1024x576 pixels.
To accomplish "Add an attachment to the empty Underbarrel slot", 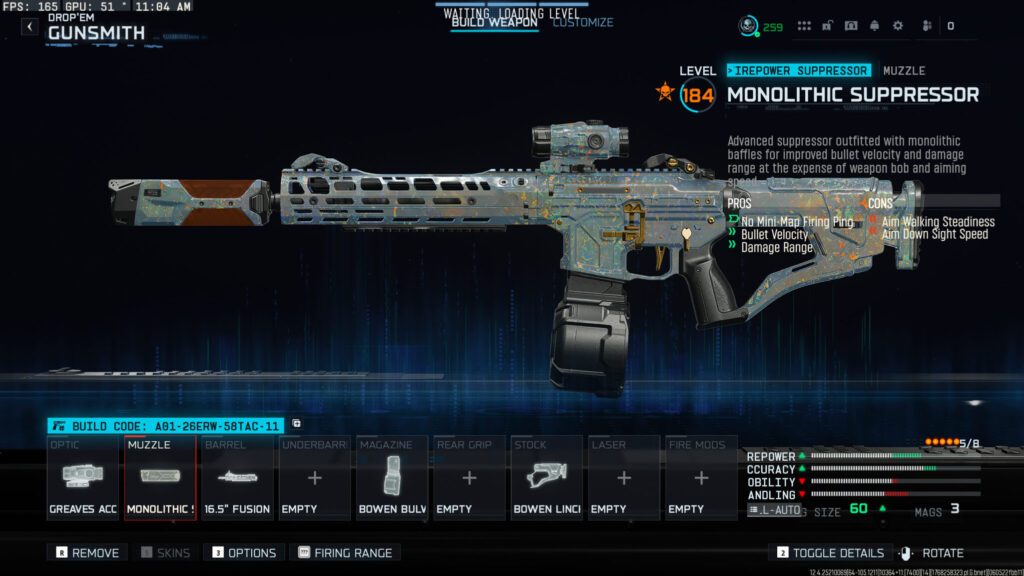I will [314, 478].
